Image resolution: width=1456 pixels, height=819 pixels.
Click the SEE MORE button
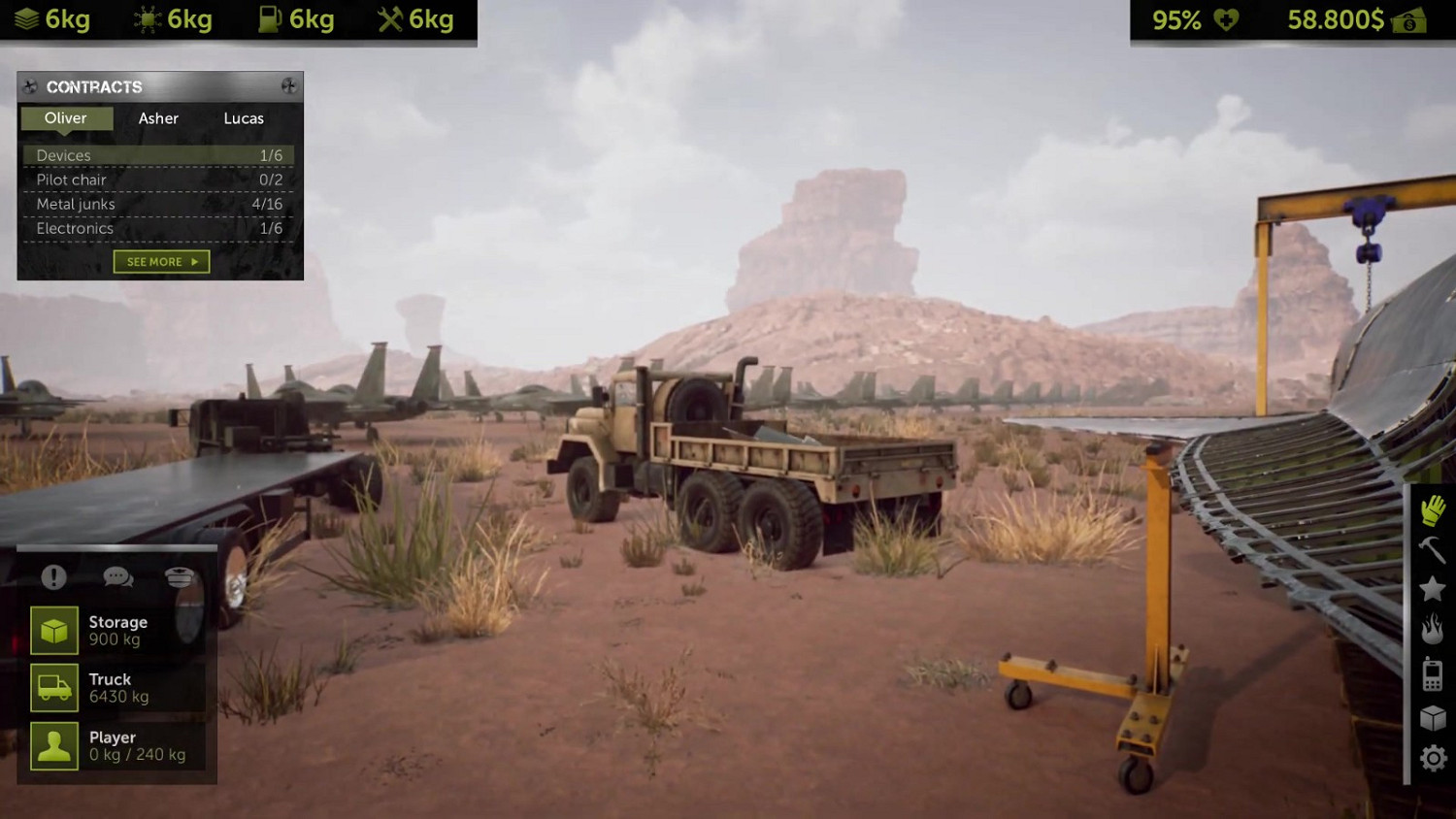[161, 261]
